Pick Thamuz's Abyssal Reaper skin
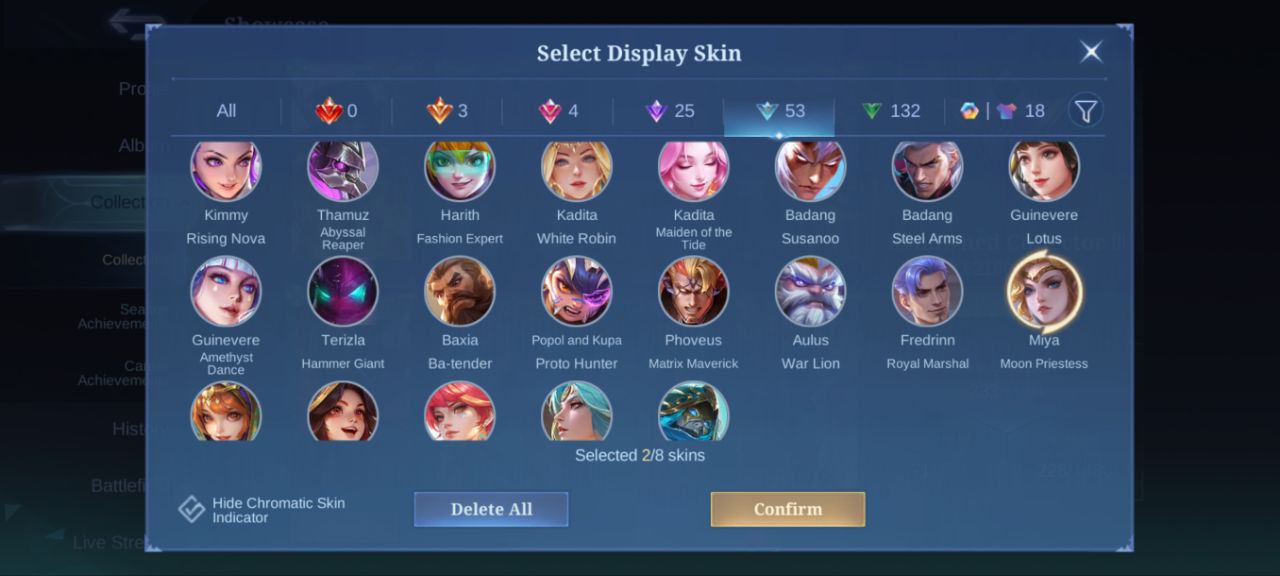 (x=343, y=170)
